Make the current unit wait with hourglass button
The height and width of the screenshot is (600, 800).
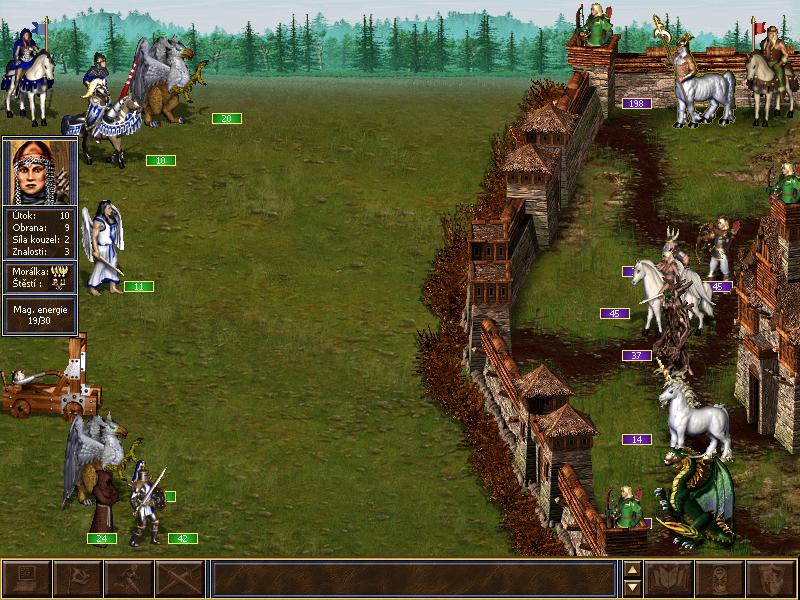(720, 579)
